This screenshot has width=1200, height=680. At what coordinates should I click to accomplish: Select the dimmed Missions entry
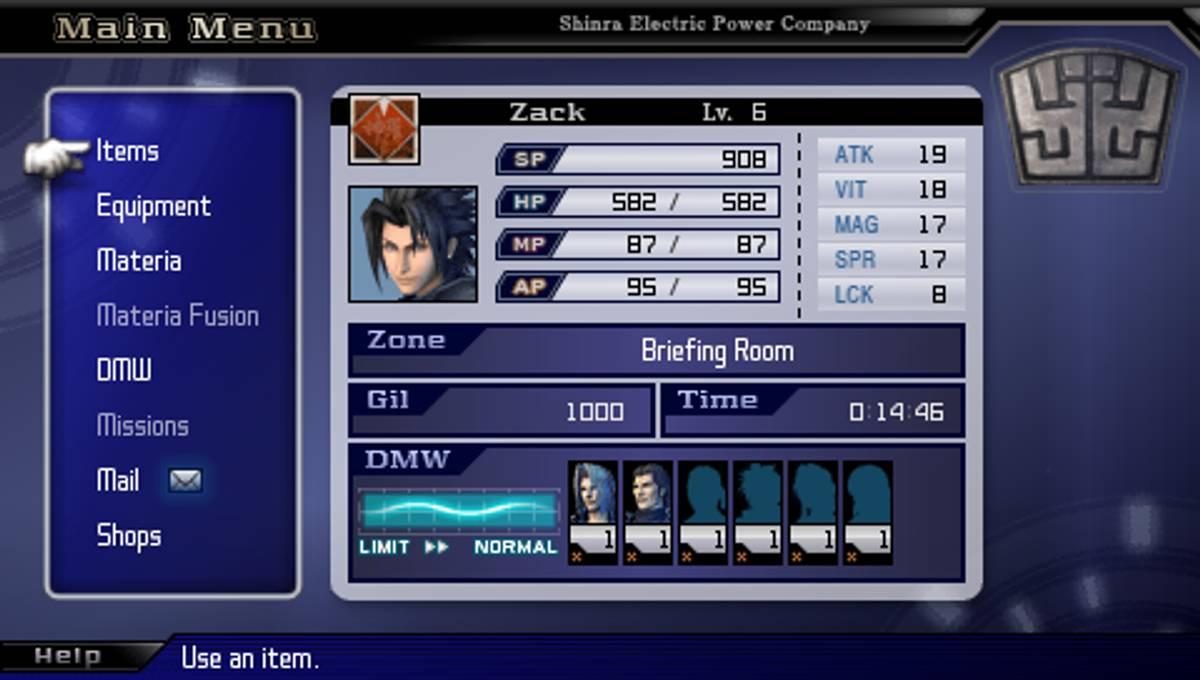click(142, 426)
